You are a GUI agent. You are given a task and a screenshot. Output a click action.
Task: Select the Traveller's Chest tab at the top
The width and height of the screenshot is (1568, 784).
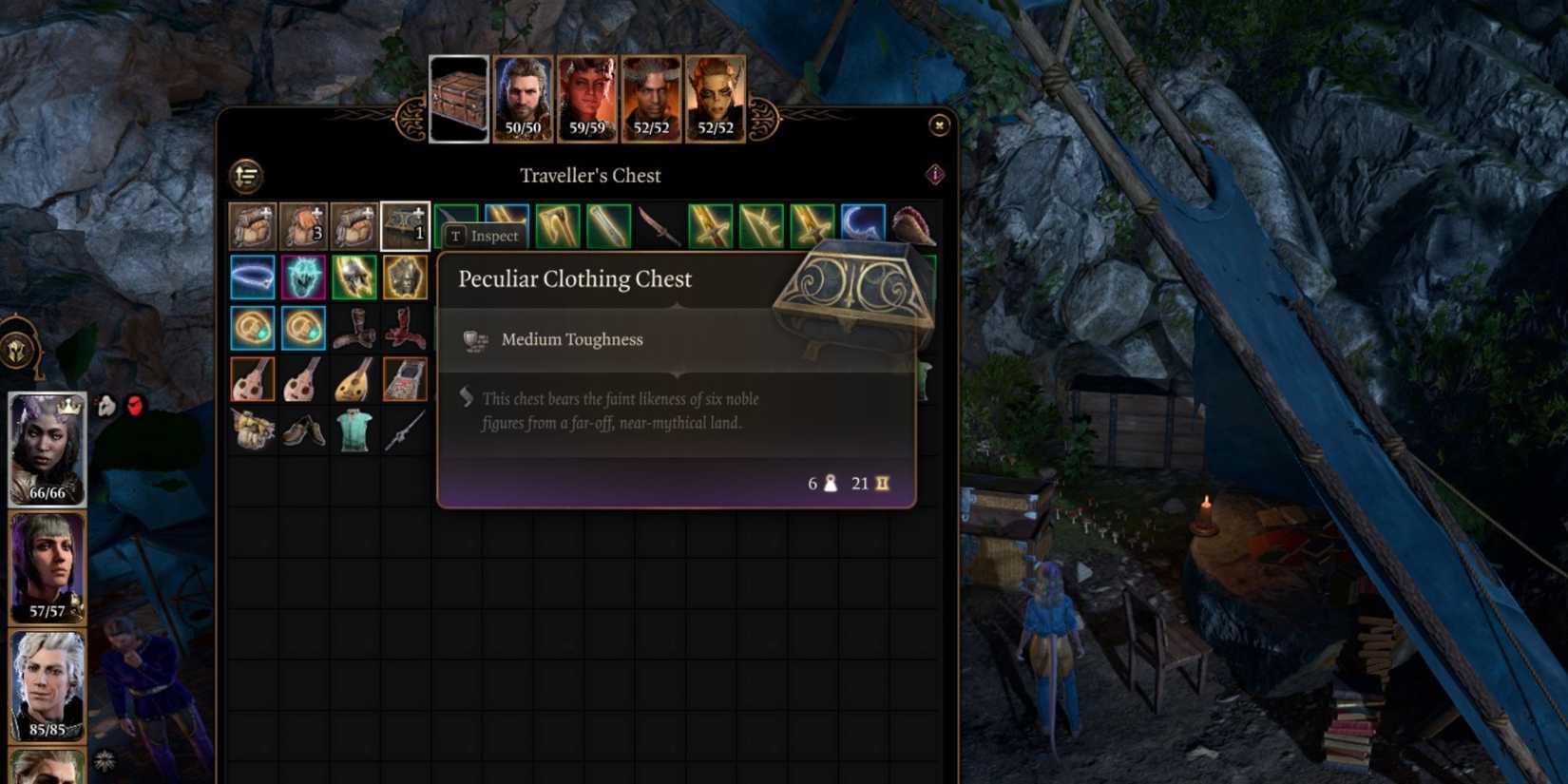(459, 98)
